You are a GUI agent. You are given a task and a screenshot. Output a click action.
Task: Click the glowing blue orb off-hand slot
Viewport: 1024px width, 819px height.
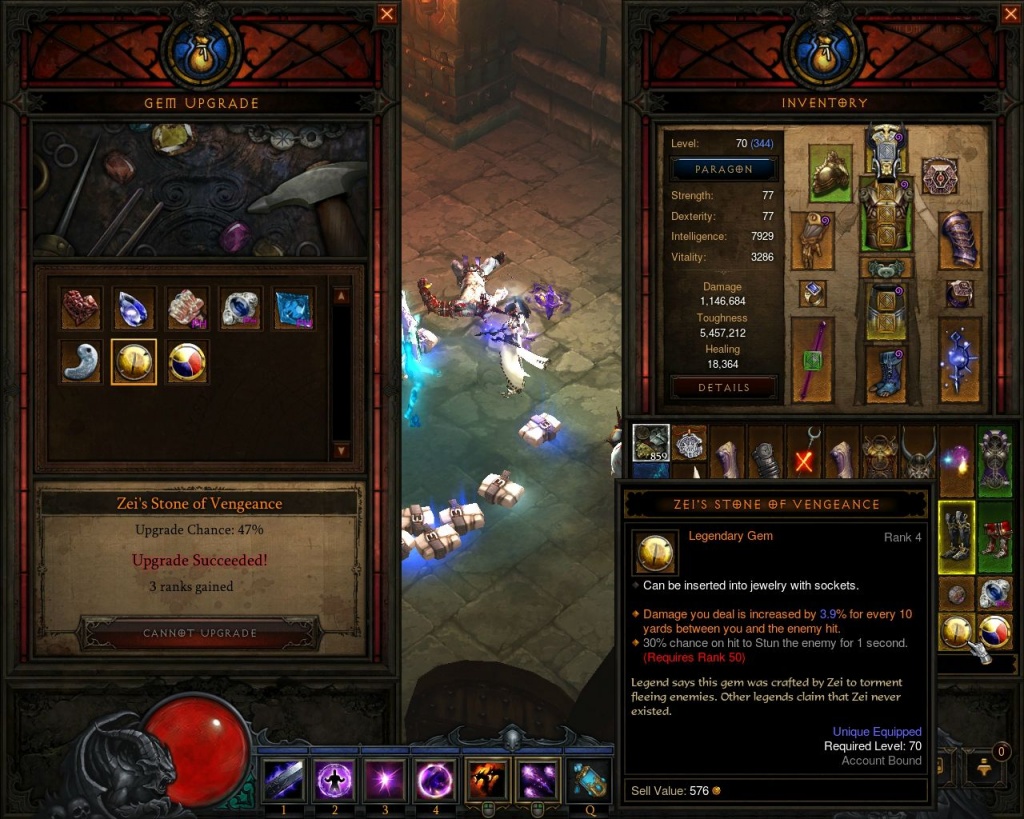point(959,360)
